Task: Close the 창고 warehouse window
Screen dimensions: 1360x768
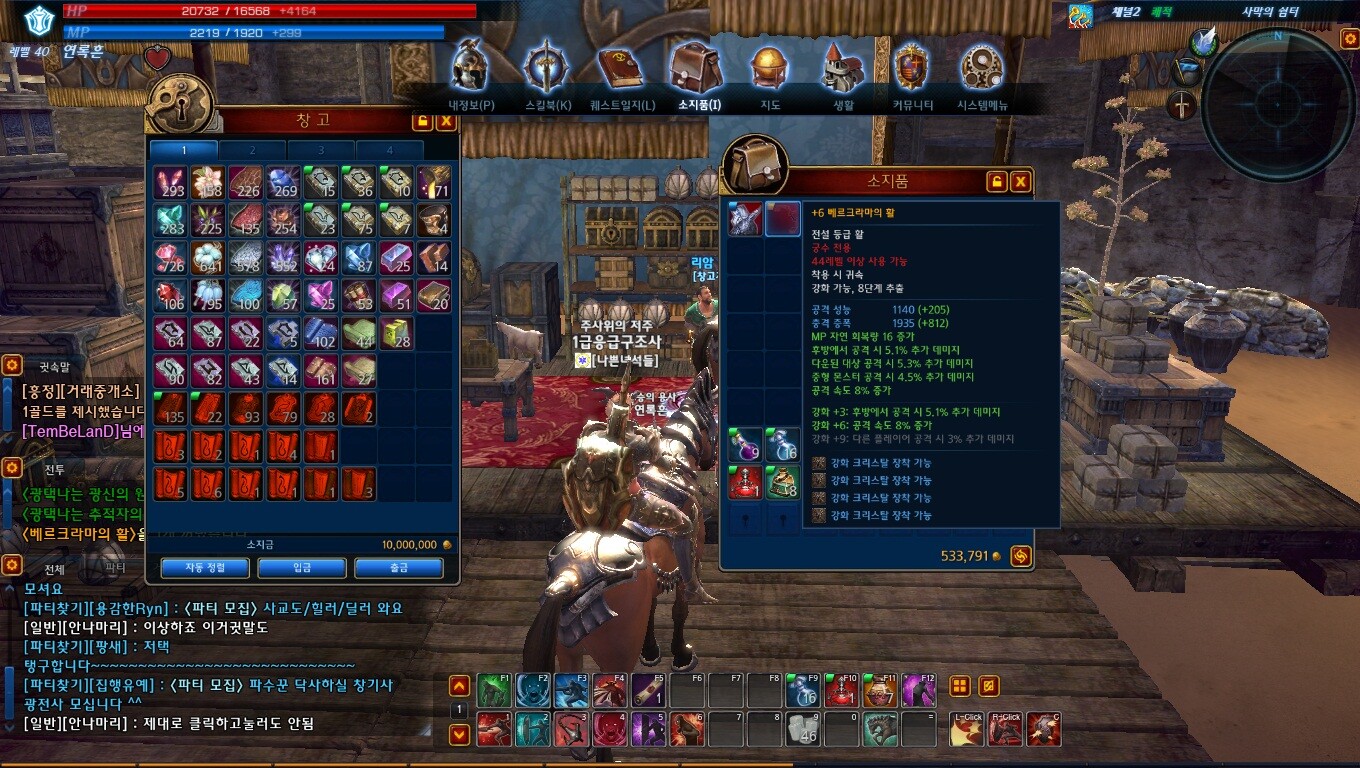Action: point(446,121)
